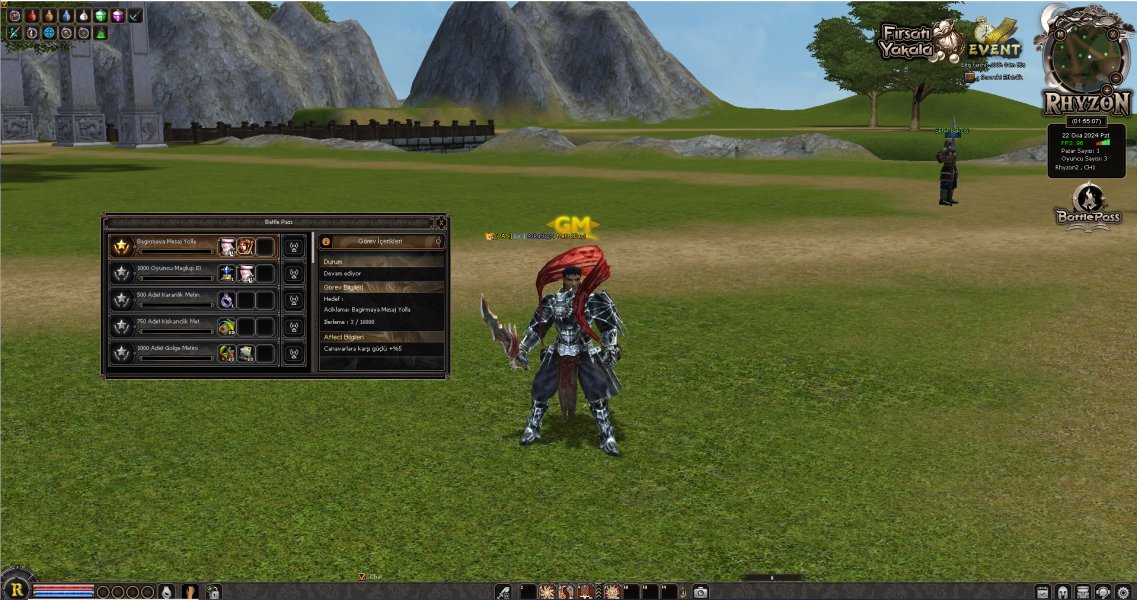Screen dimensions: 1137x600
Task: Click the round R emblem button
Action: pyautogui.click(x=16, y=589)
